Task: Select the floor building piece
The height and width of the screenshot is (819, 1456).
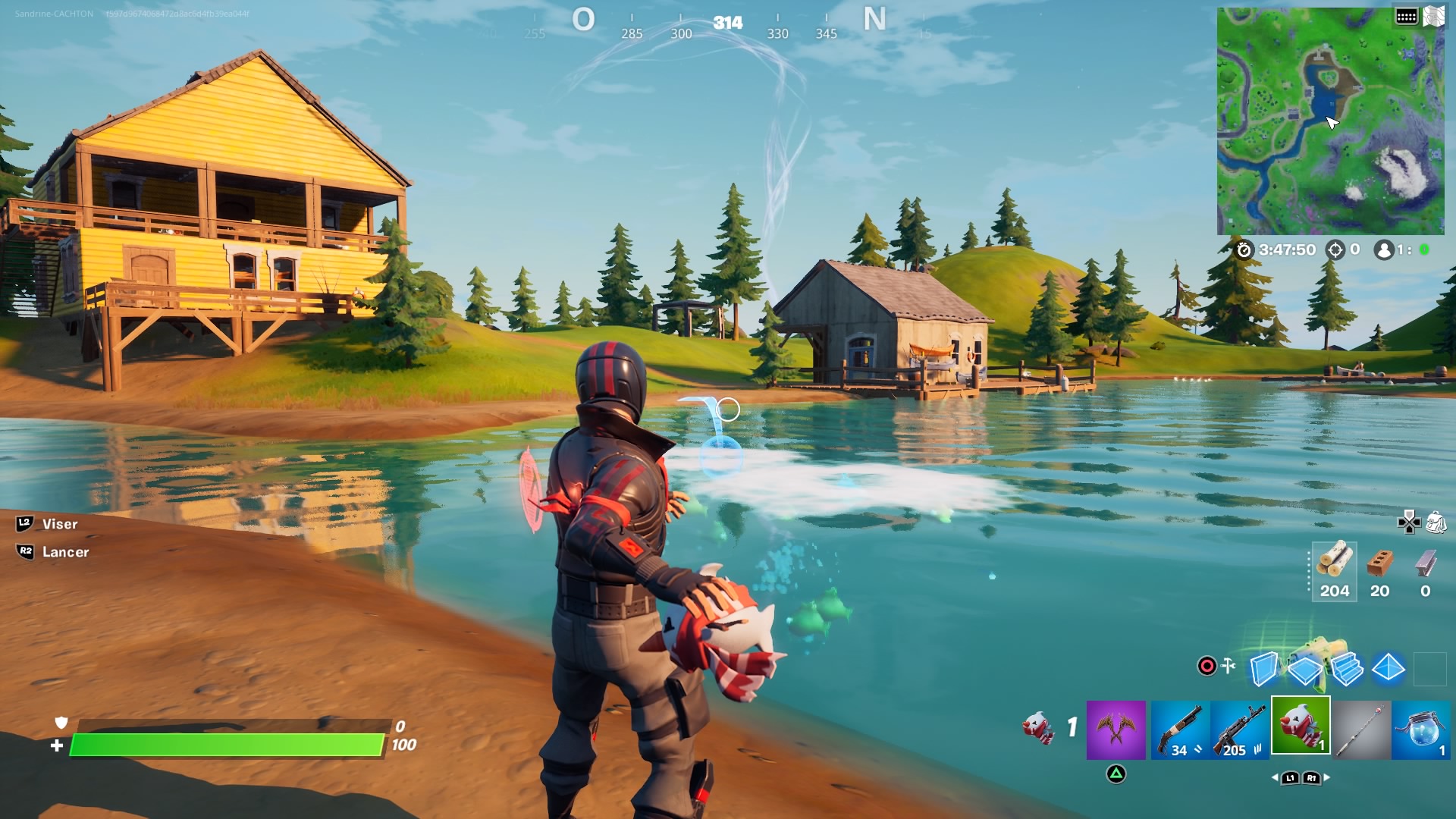Action: tap(1305, 670)
